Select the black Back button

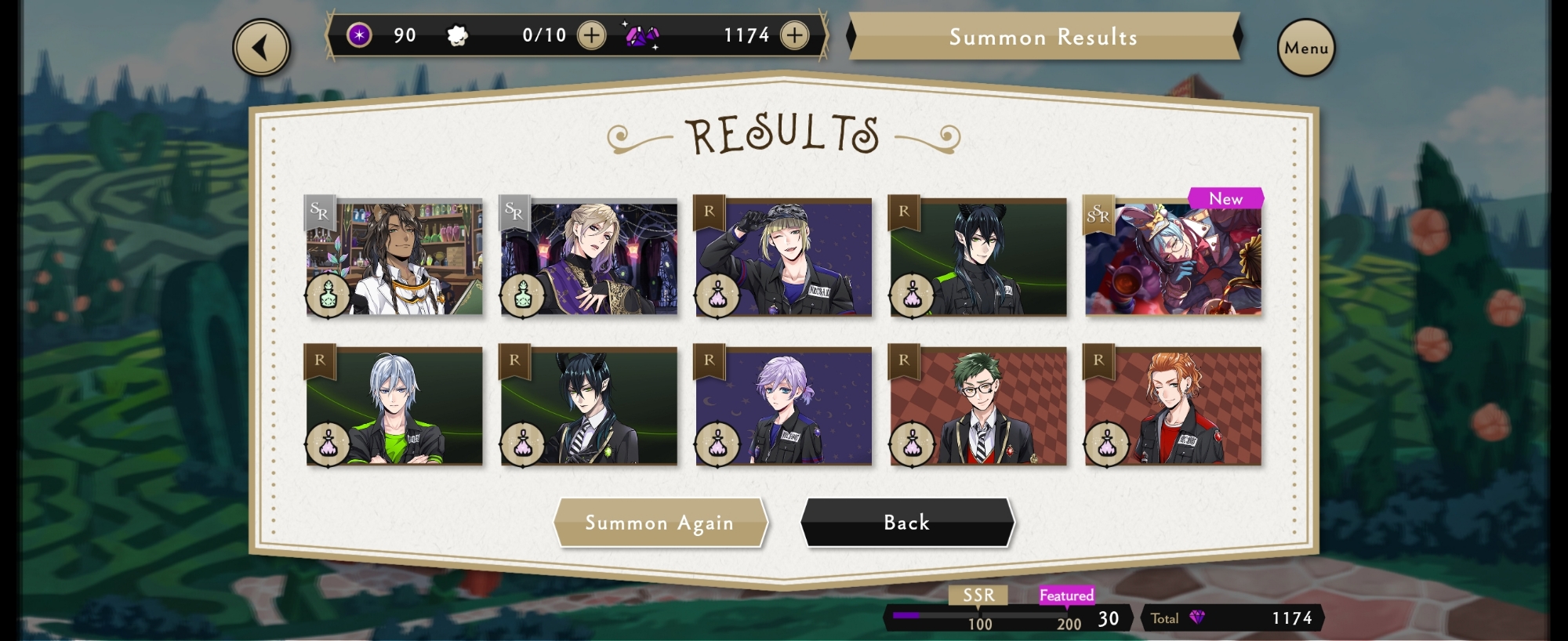point(907,523)
